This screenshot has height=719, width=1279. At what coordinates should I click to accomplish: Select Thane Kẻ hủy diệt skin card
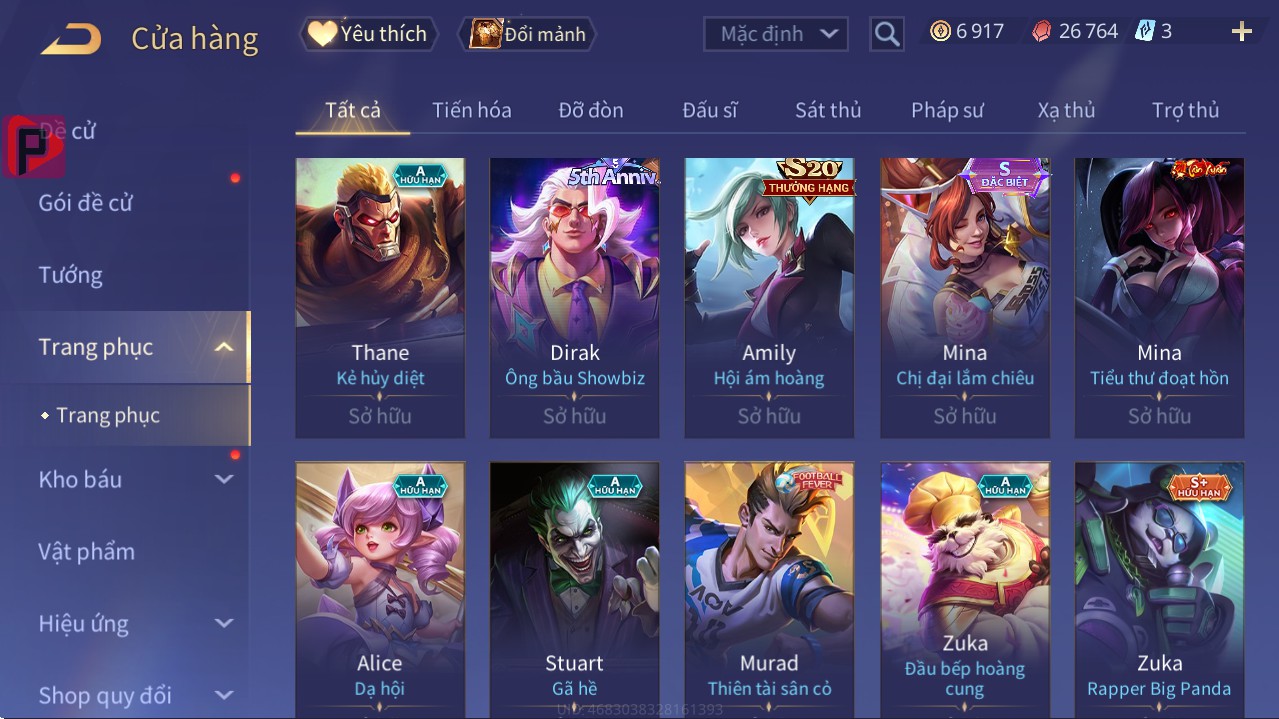pyautogui.click(x=380, y=297)
